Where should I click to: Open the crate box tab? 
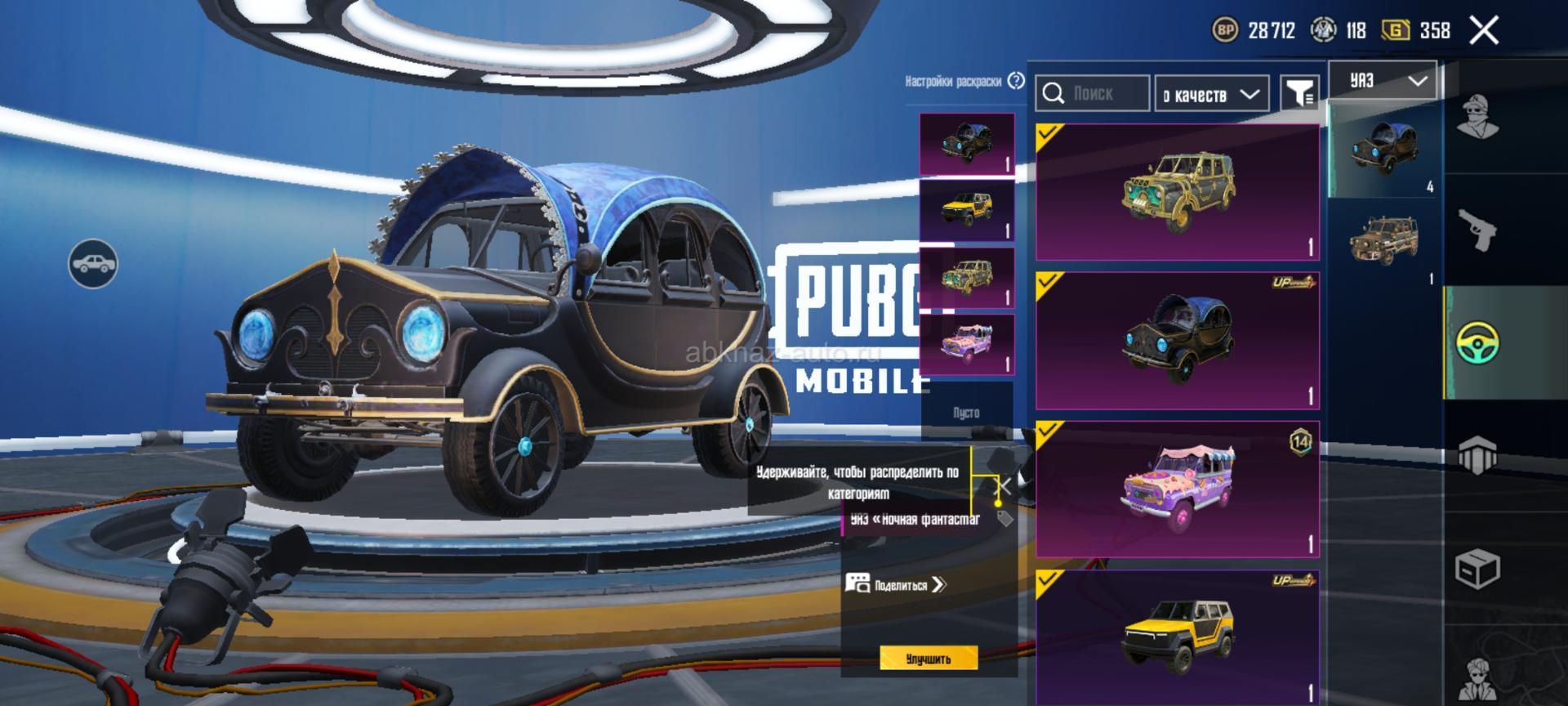coord(1478,568)
